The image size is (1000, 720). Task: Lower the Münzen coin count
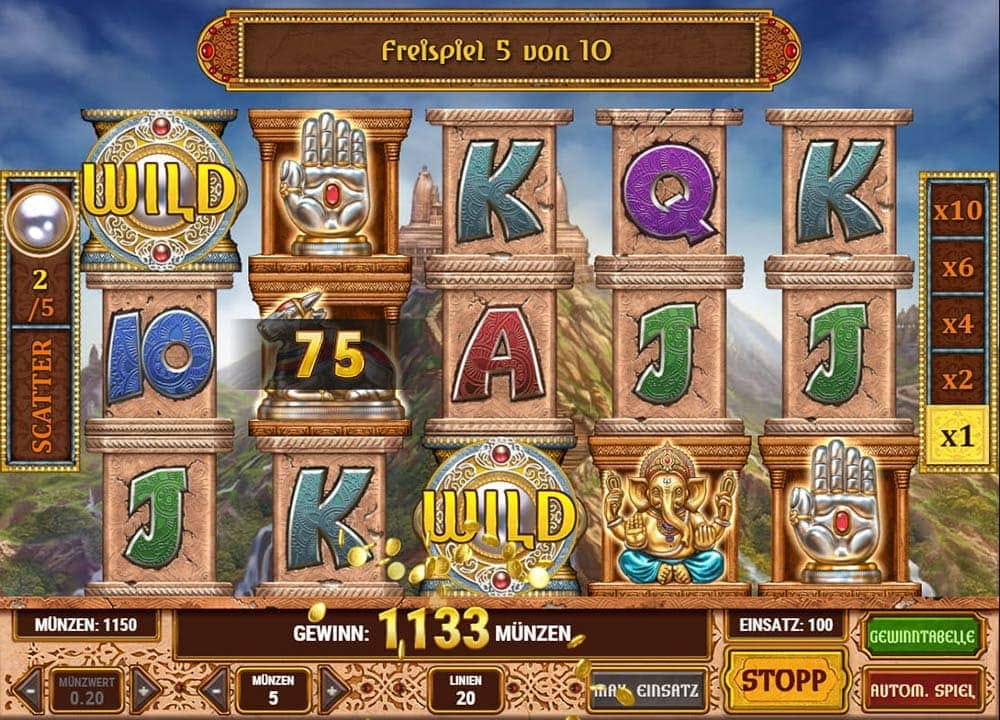(214, 689)
